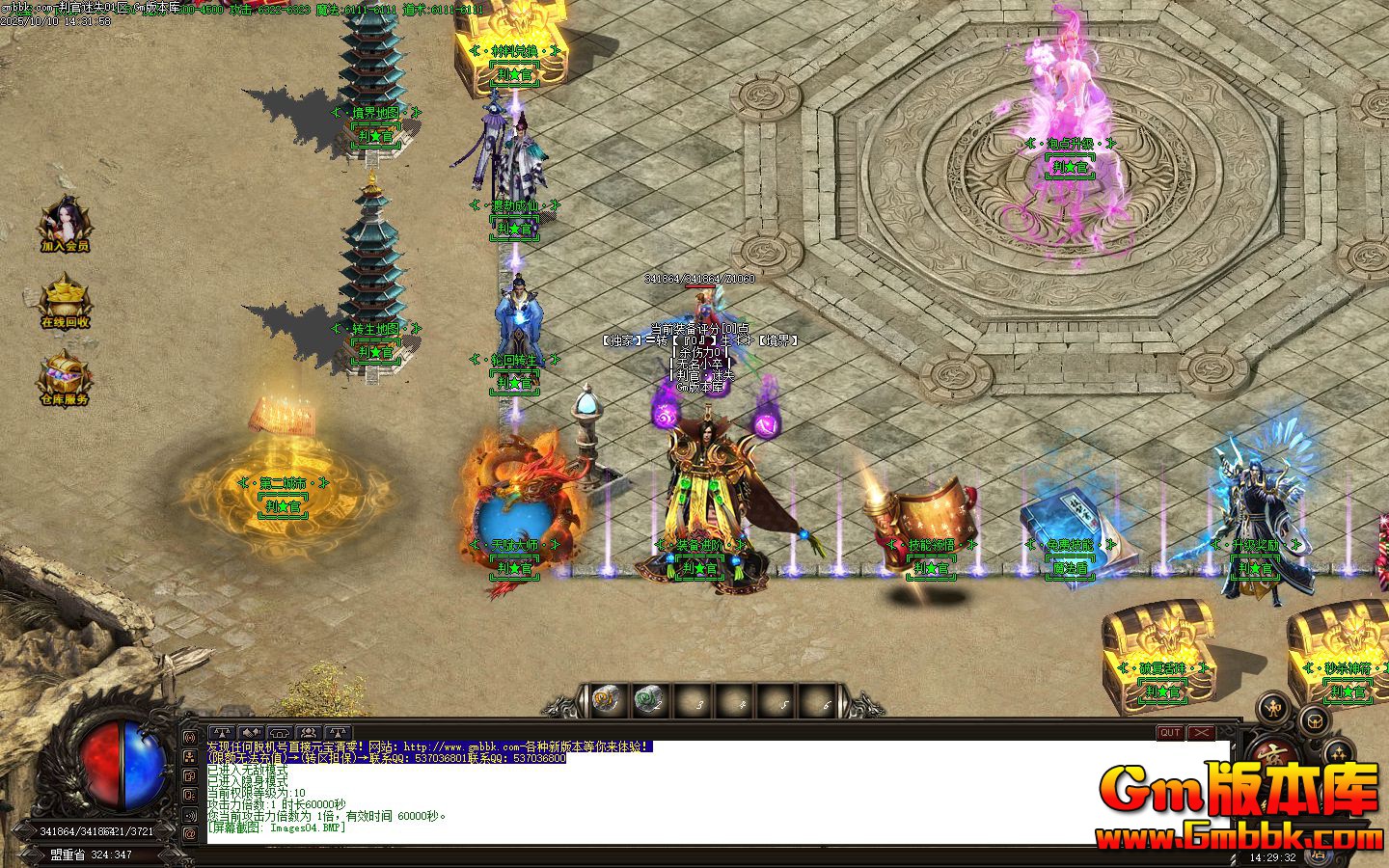The width and height of the screenshot is (1389, 868).
Task: Click the empty hotbar slot number 3
Action: 693,702
